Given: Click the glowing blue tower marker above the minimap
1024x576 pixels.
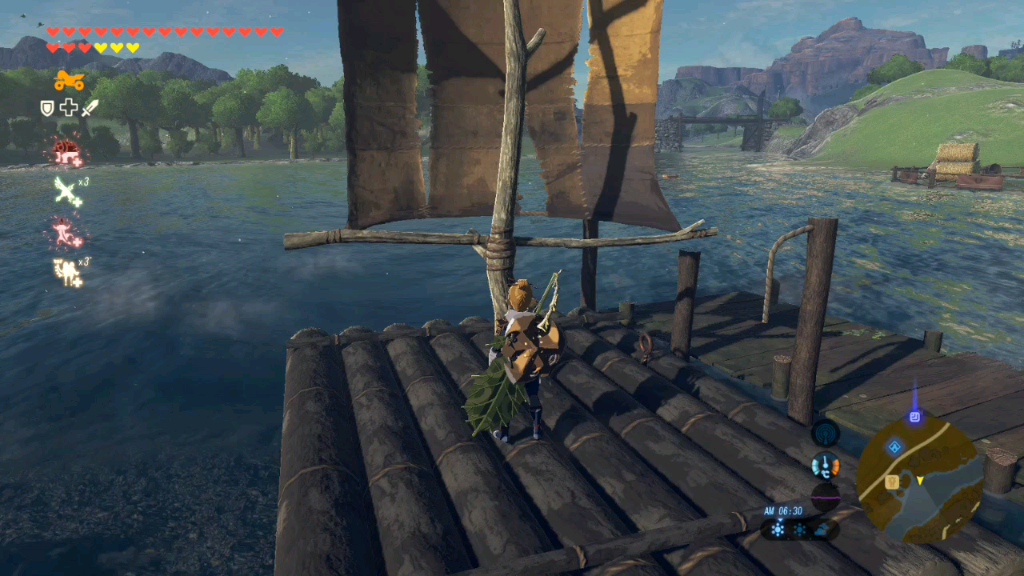Looking at the screenshot, I should [x=914, y=414].
